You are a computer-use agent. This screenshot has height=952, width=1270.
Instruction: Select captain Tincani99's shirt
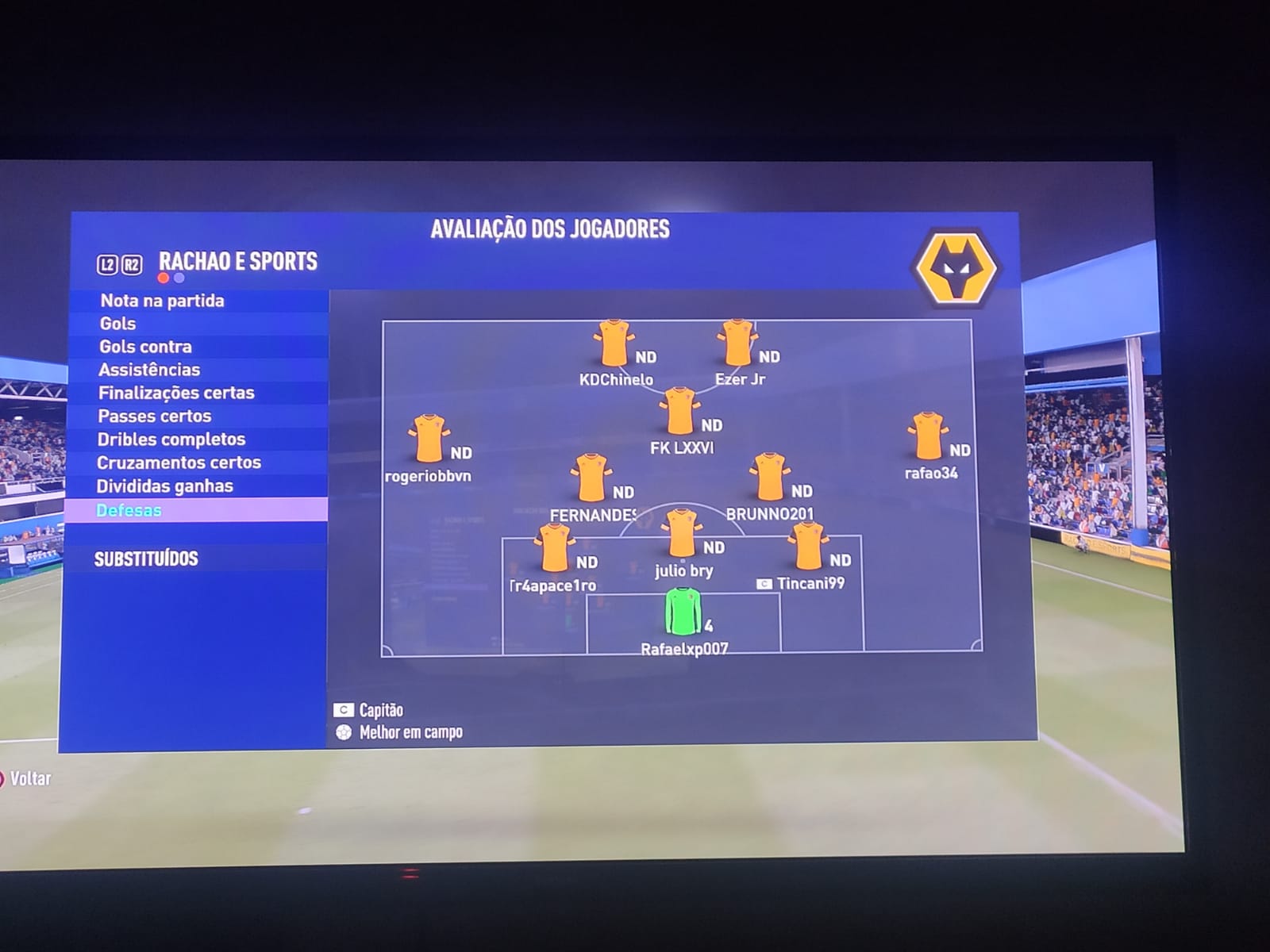807,546
